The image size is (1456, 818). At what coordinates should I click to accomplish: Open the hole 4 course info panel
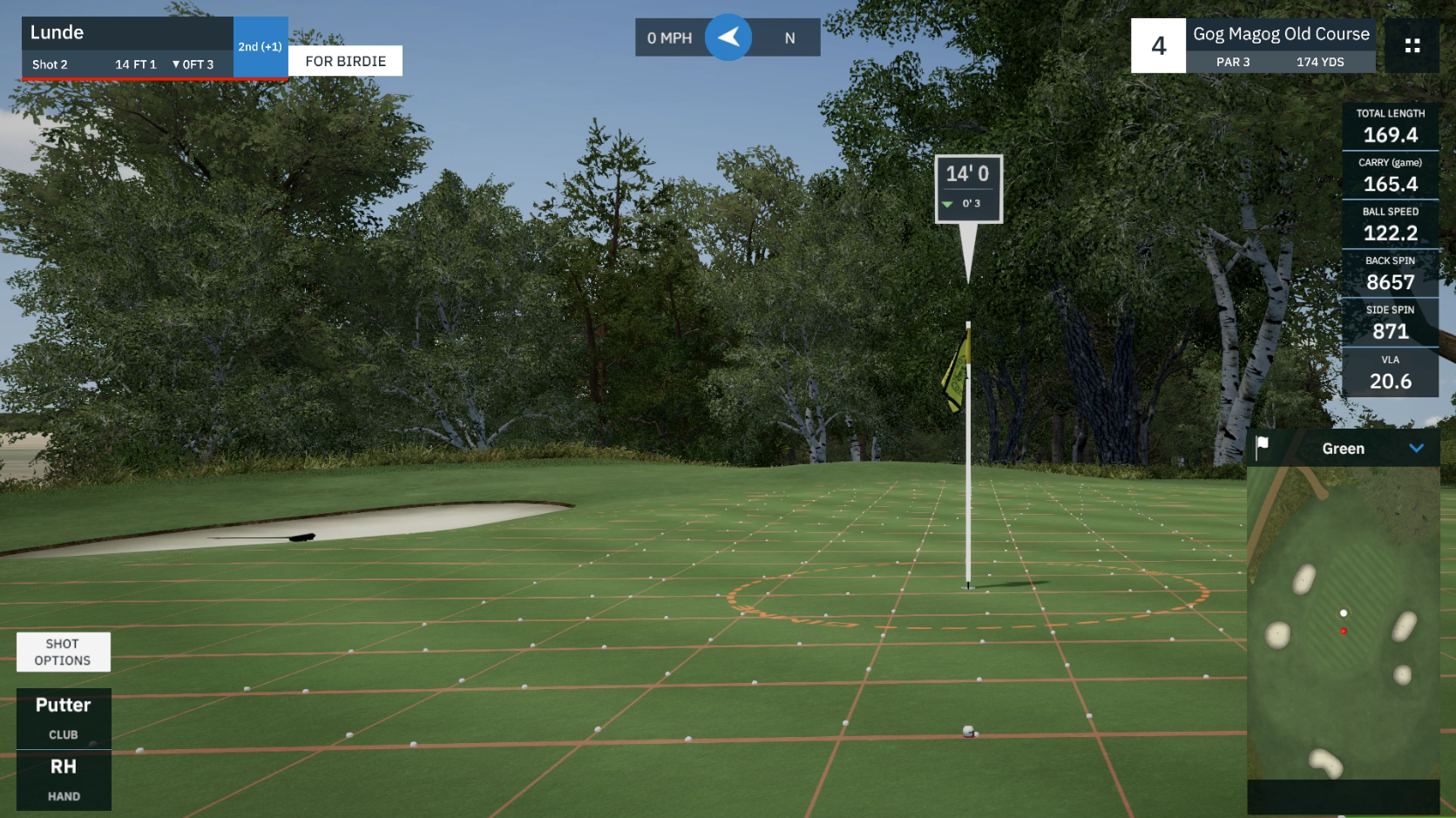click(1252, 46)
